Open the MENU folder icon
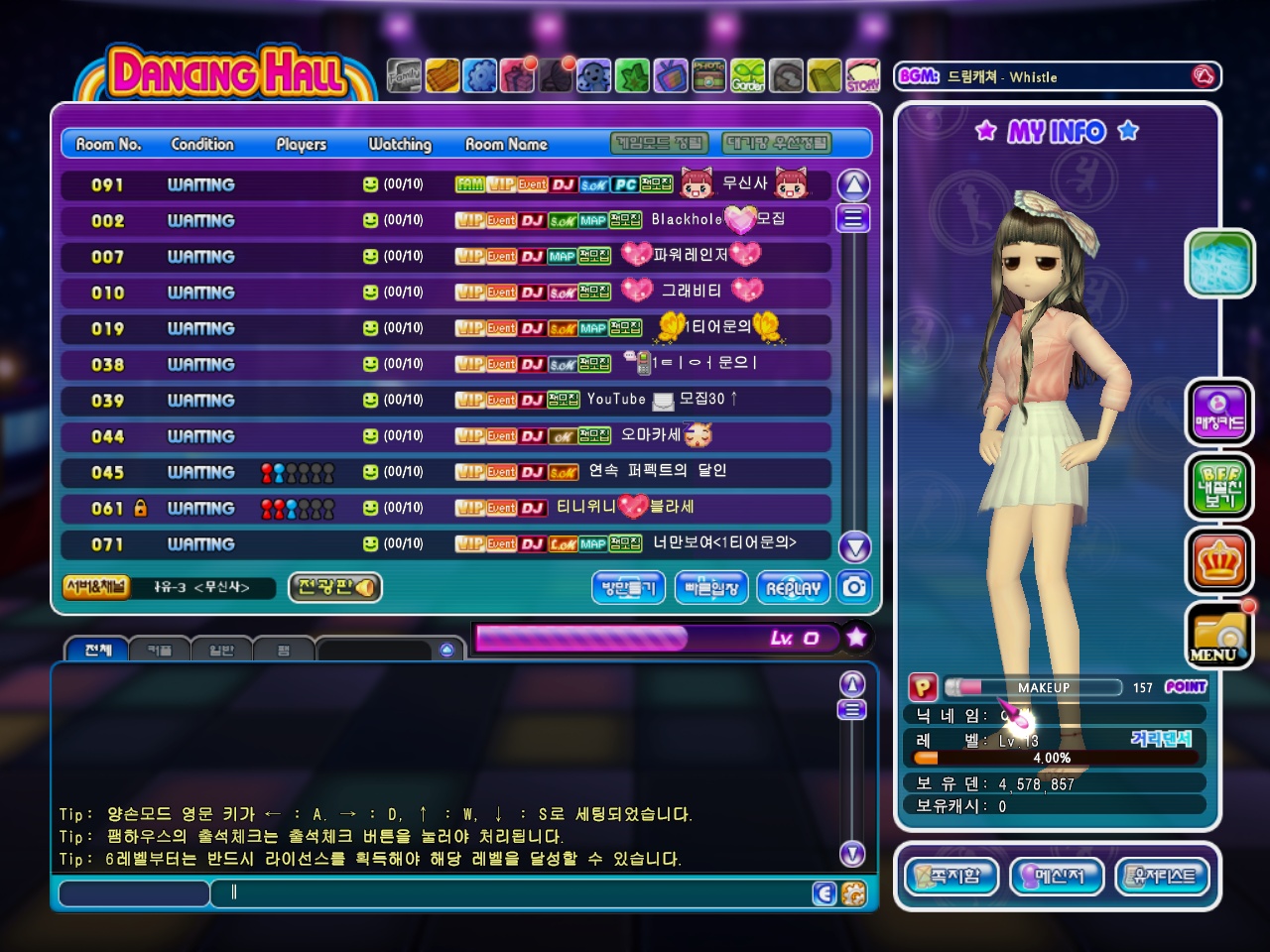1270x952 pixels. 1218,637
